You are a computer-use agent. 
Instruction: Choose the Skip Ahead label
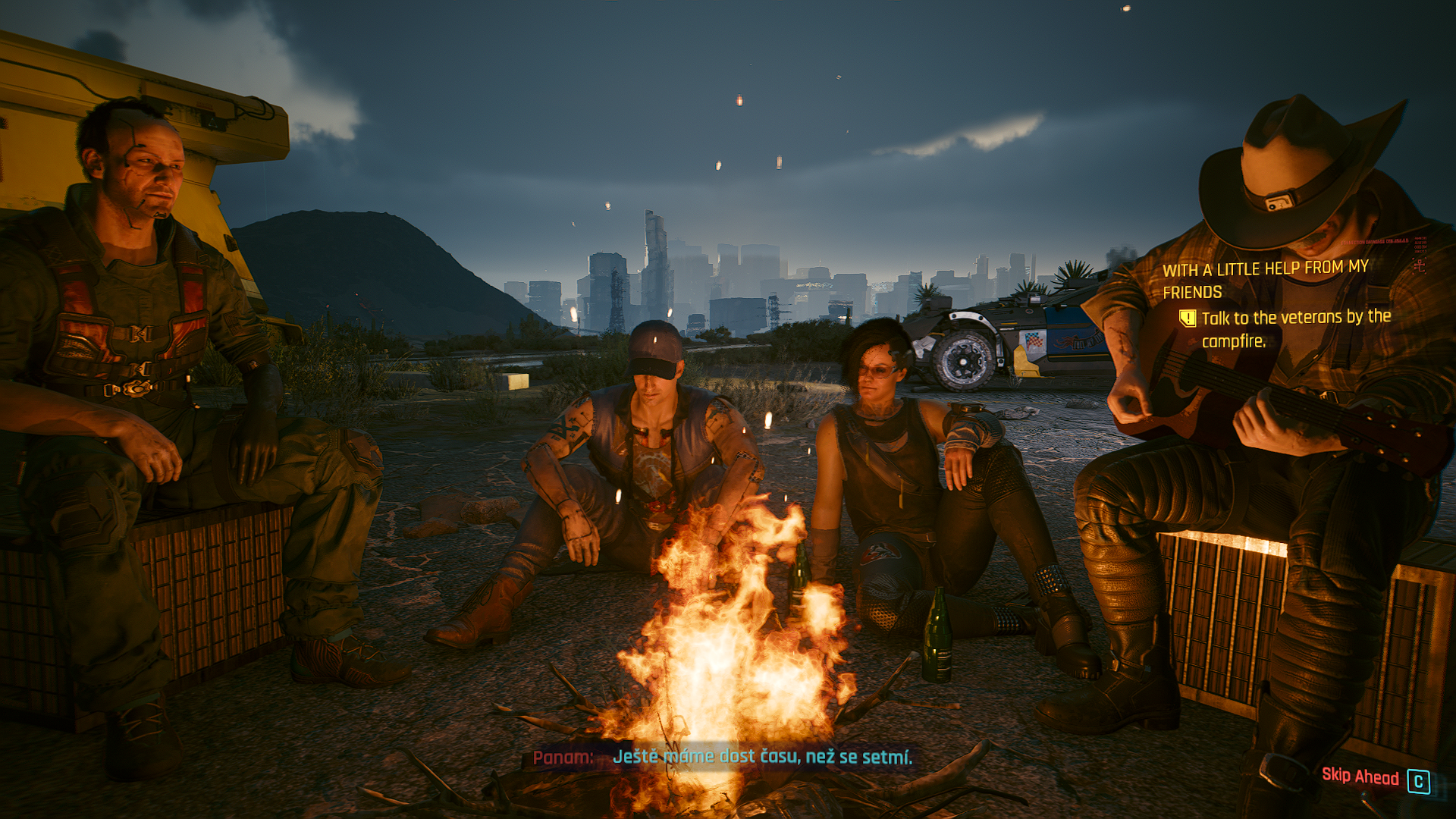tap(1360, 776)
